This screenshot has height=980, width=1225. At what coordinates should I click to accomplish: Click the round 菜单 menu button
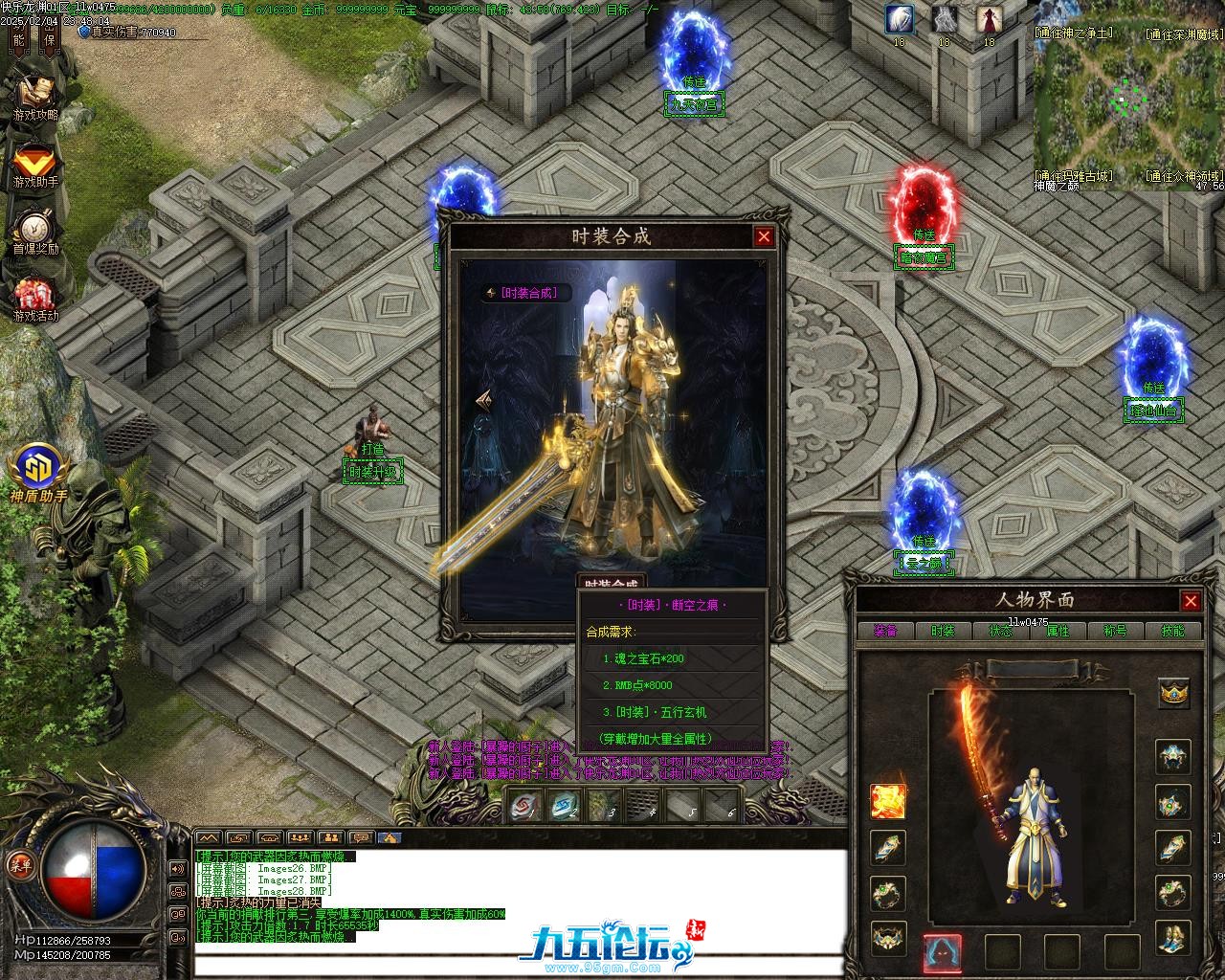(x=19, y=865)
